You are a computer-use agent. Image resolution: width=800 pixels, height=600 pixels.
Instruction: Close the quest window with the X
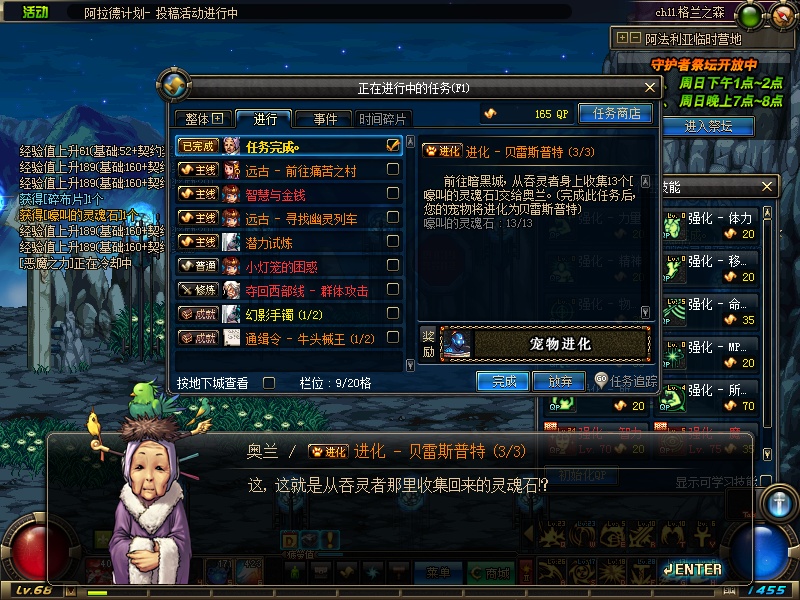click(x=649, y=88)
